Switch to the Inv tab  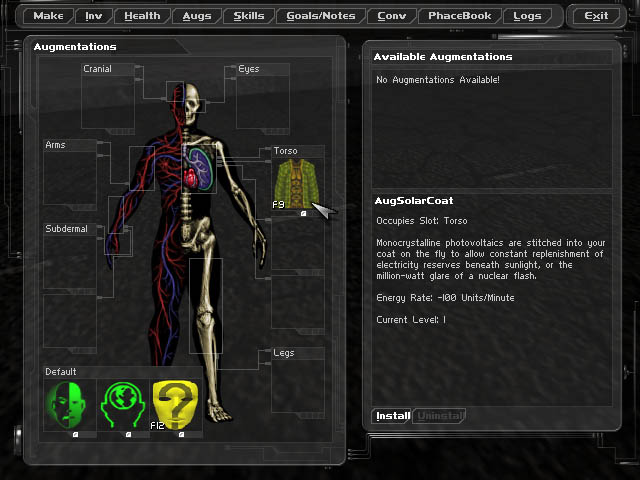(x=93, y=16)
